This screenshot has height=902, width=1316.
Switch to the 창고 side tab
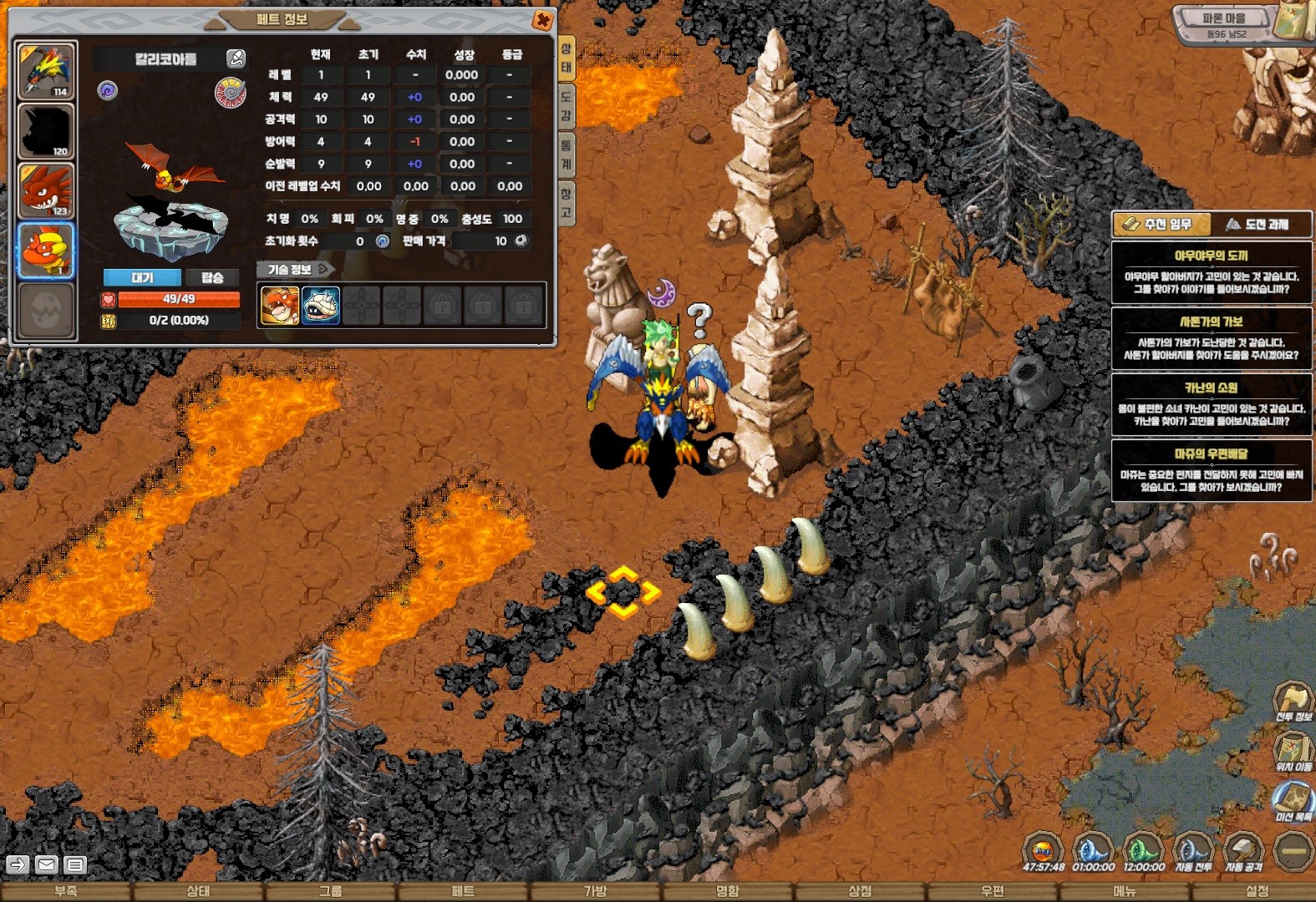566,203
